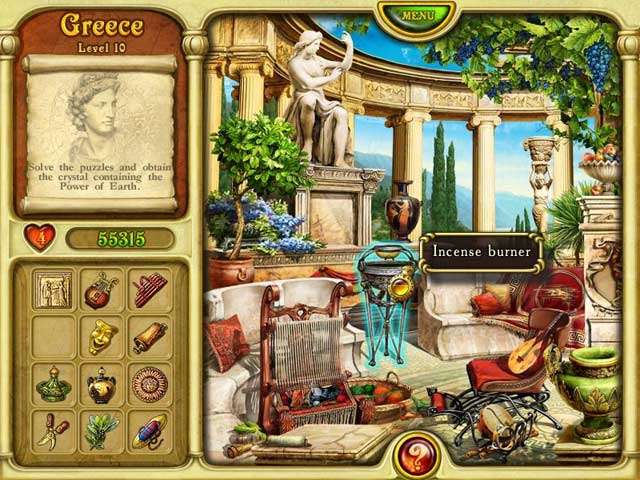Screen dimensions: 640x480
Task: Pick the lyre item slot
Action: pos(101,290)
